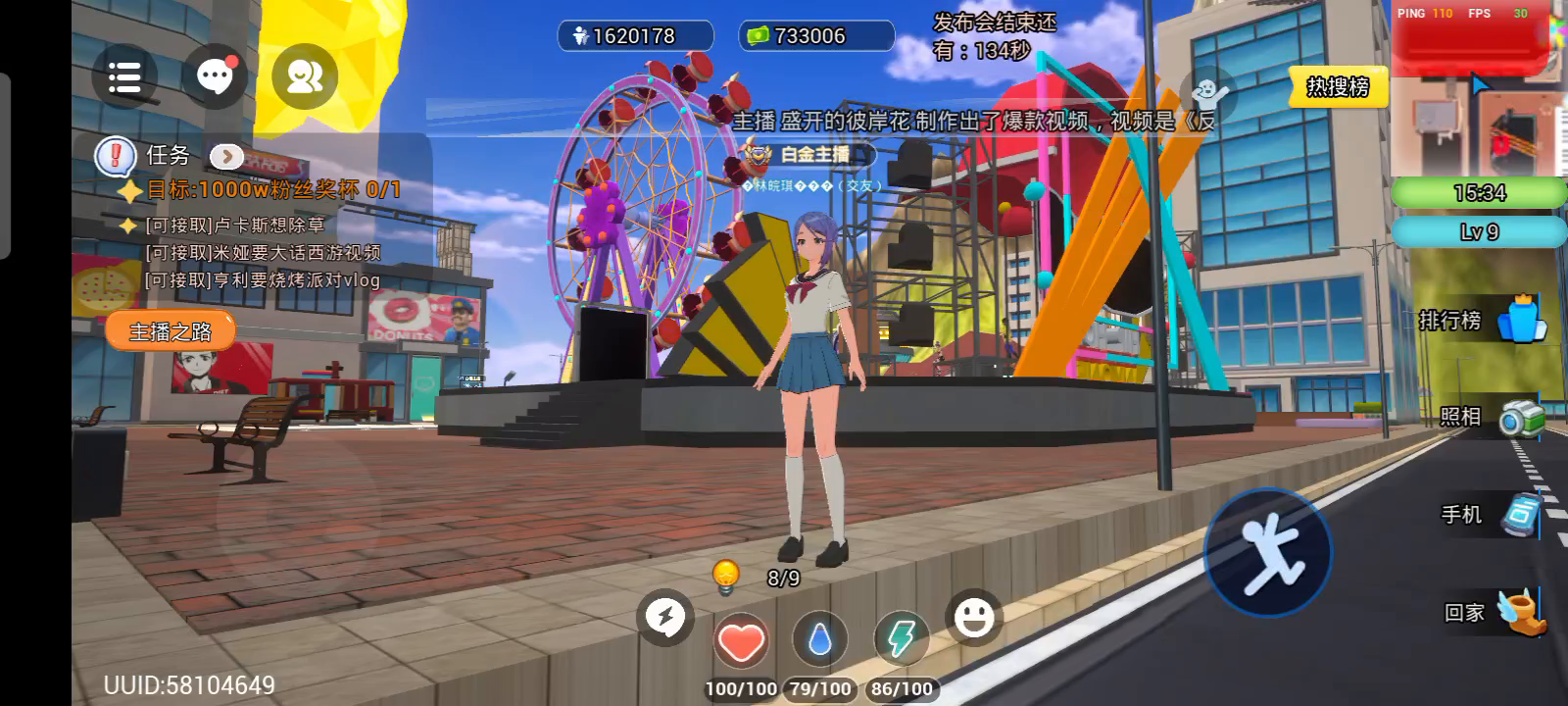Select the 卢卡斯想除草 quest entry
Screen dimensions: 1568x706
[x=235, y=226]
